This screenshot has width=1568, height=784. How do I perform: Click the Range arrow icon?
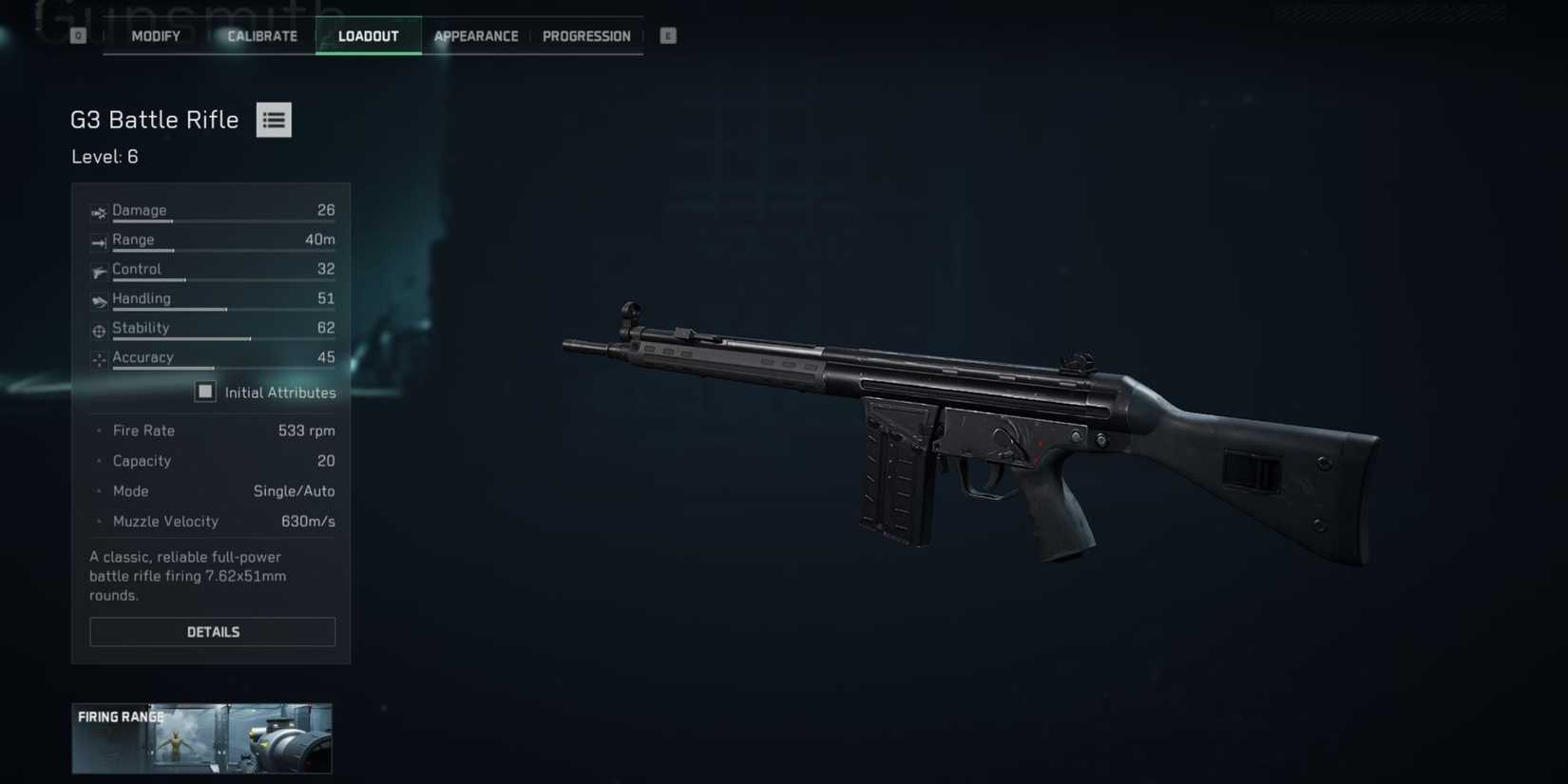(x=99, y=242)
